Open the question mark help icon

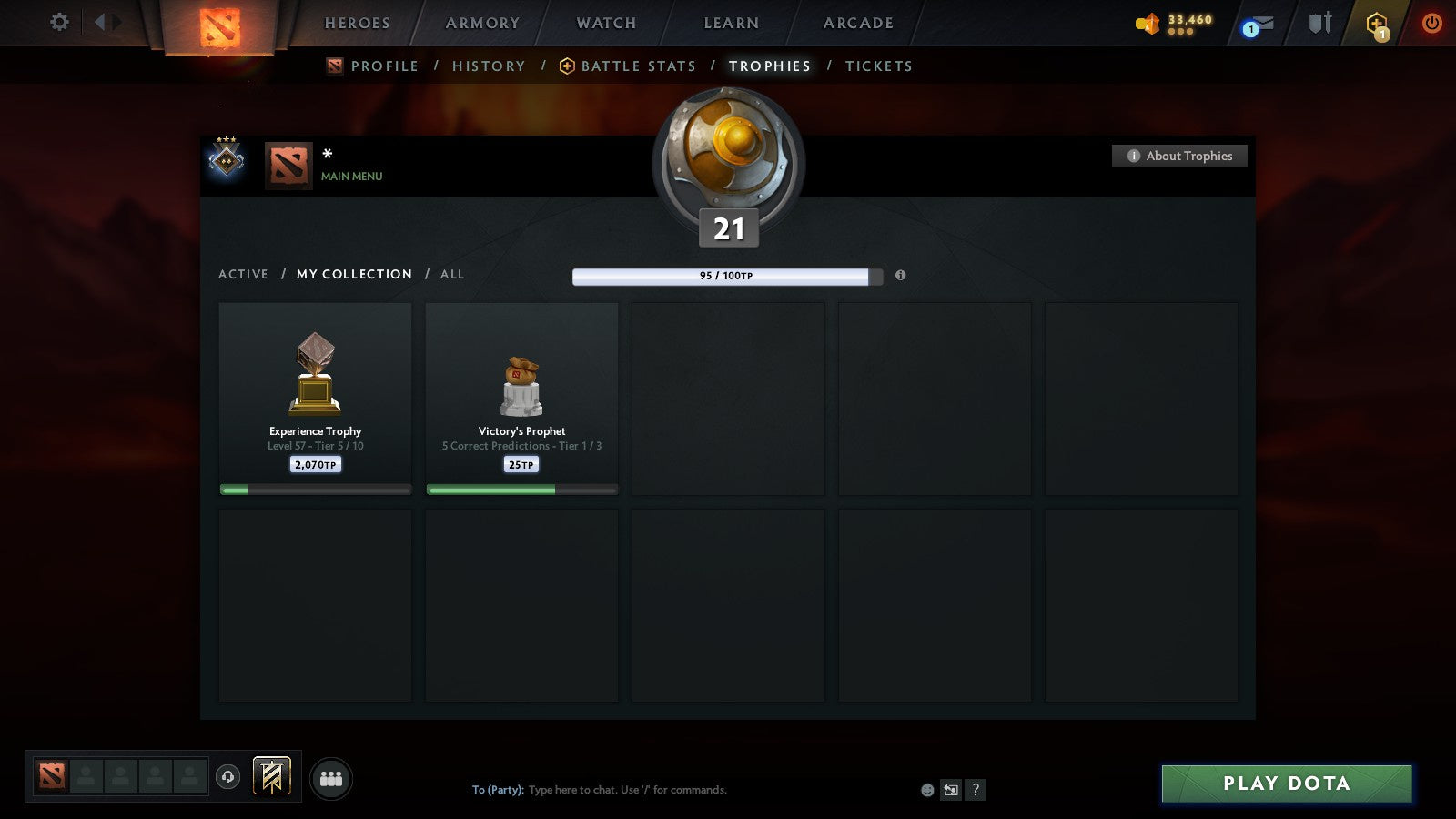976,791
